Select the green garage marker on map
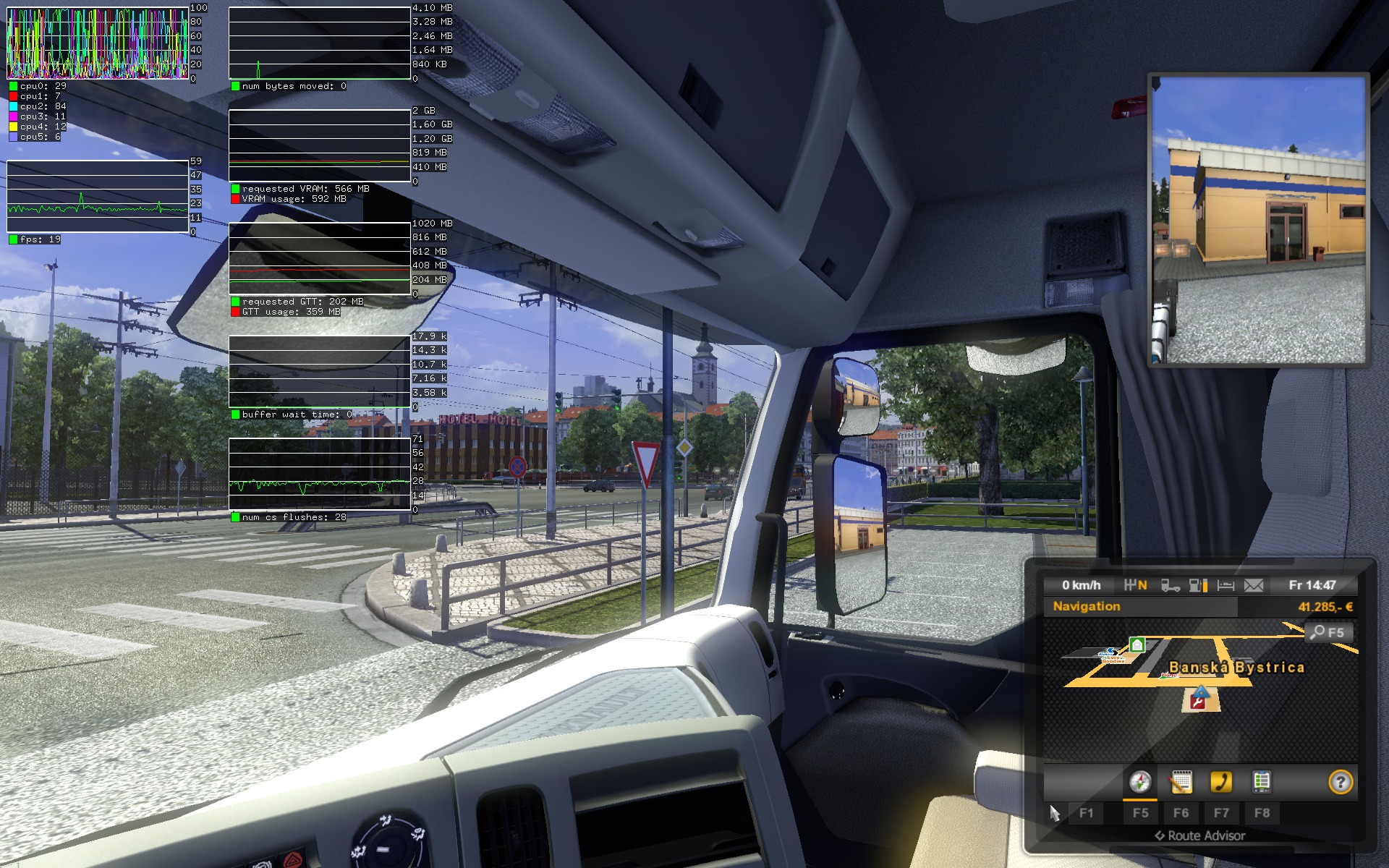Image resolution: width=1389 pixels, height=868 pixels. [x=1137, y=644]
